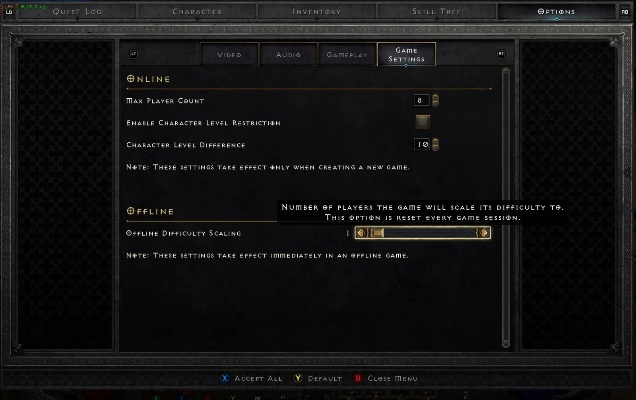Open the Audio settings tab

288,55
